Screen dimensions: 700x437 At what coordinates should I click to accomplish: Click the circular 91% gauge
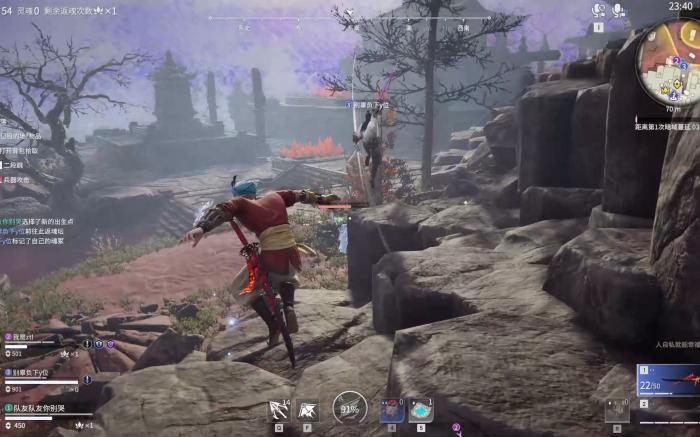coord(350,408)
